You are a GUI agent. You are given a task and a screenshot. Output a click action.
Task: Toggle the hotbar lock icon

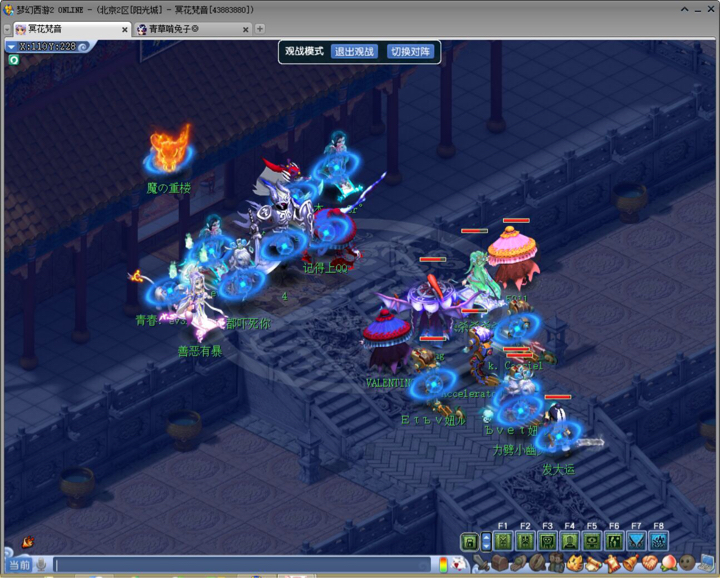click(468, 541)
